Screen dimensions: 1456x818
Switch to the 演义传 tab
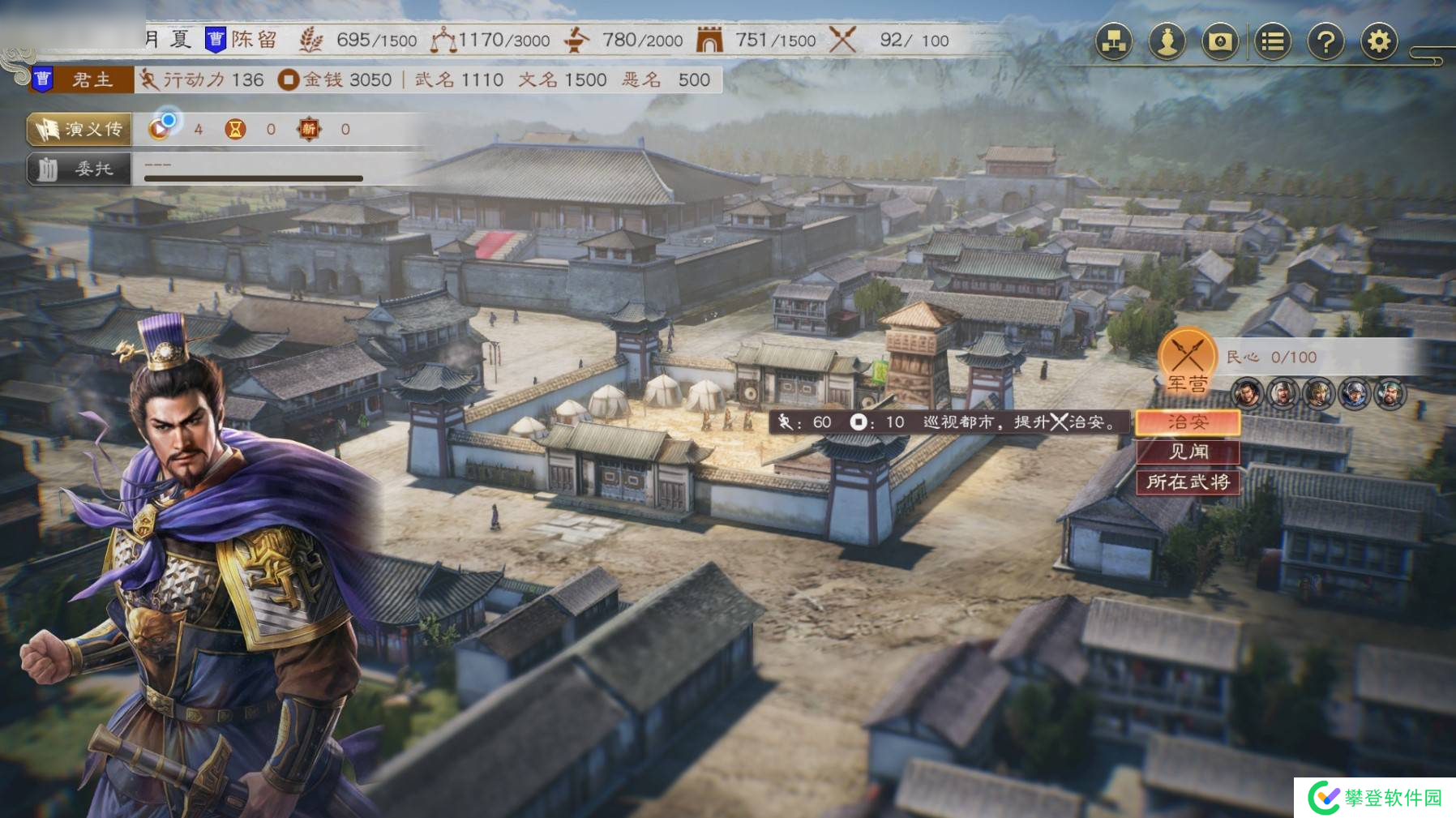79,128
